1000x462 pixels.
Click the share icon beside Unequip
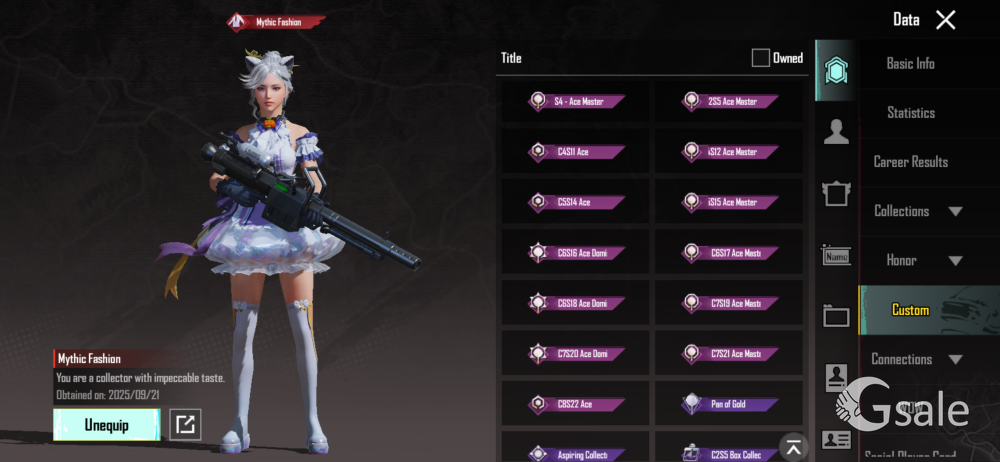[x=185, y=425]
